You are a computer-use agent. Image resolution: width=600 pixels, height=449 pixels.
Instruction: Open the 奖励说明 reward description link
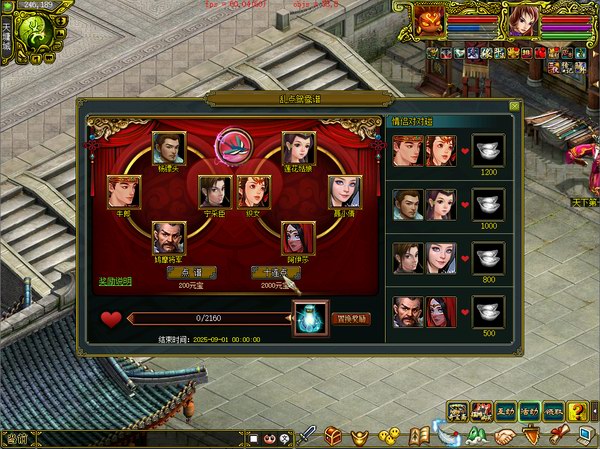(x=115, y=281)
